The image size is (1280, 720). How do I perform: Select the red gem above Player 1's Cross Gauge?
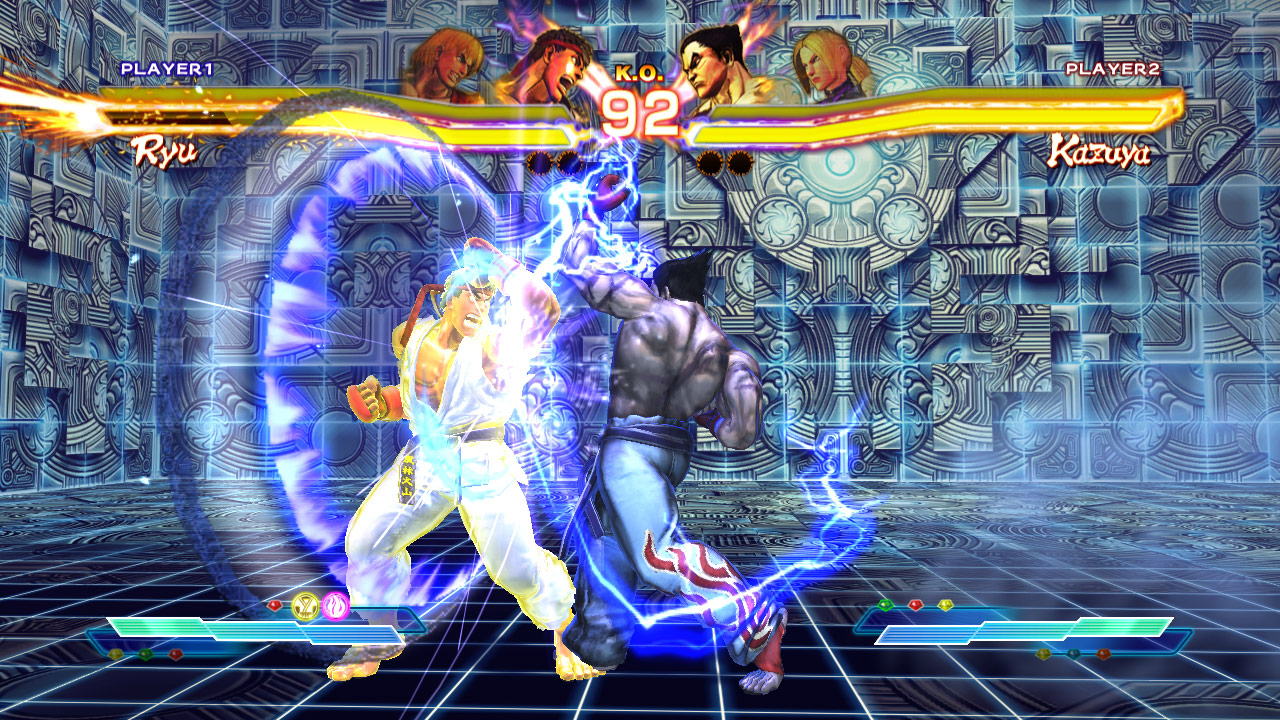tap(275, 605)
